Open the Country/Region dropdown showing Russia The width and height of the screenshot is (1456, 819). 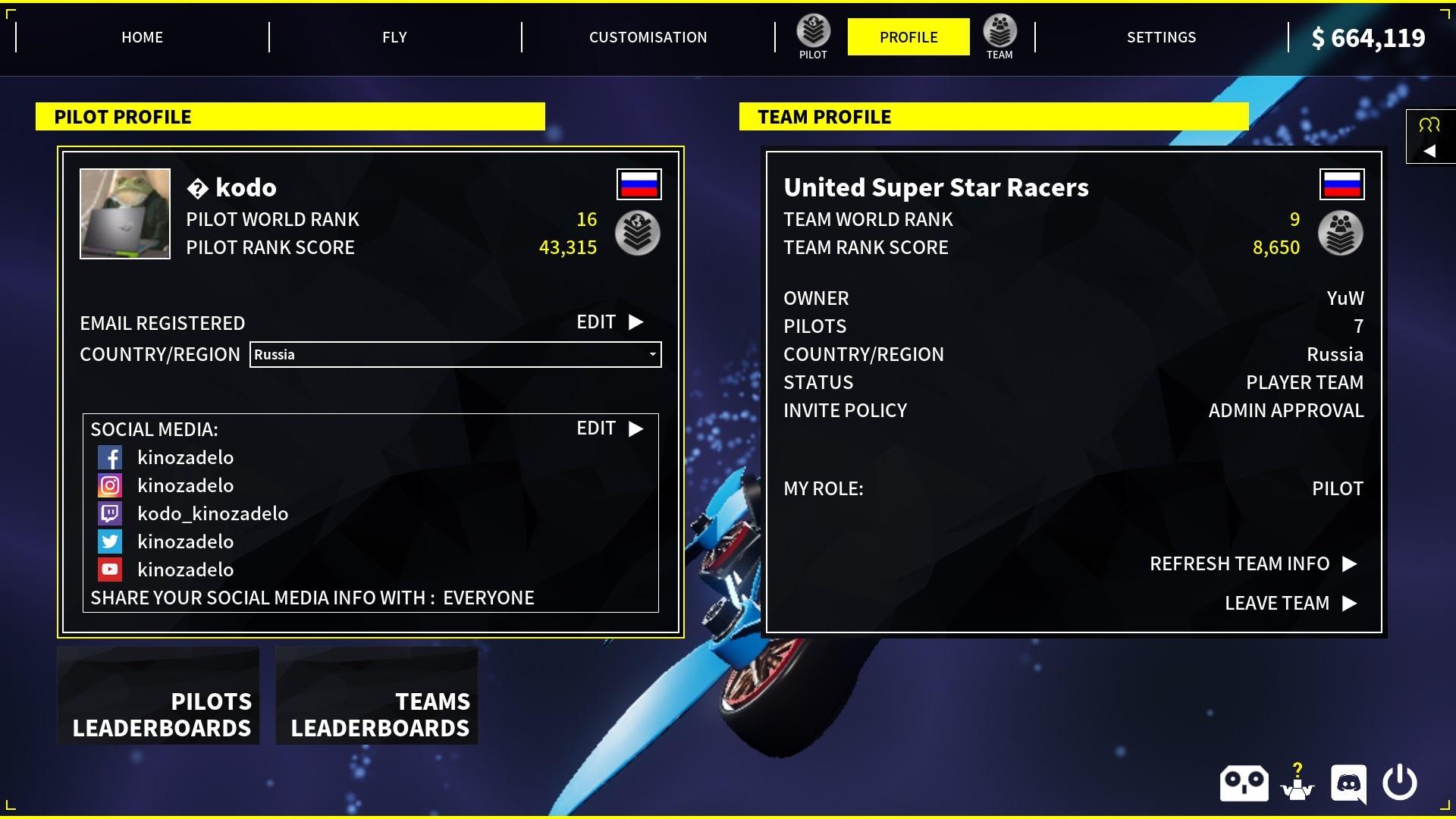tap(455, 354)
